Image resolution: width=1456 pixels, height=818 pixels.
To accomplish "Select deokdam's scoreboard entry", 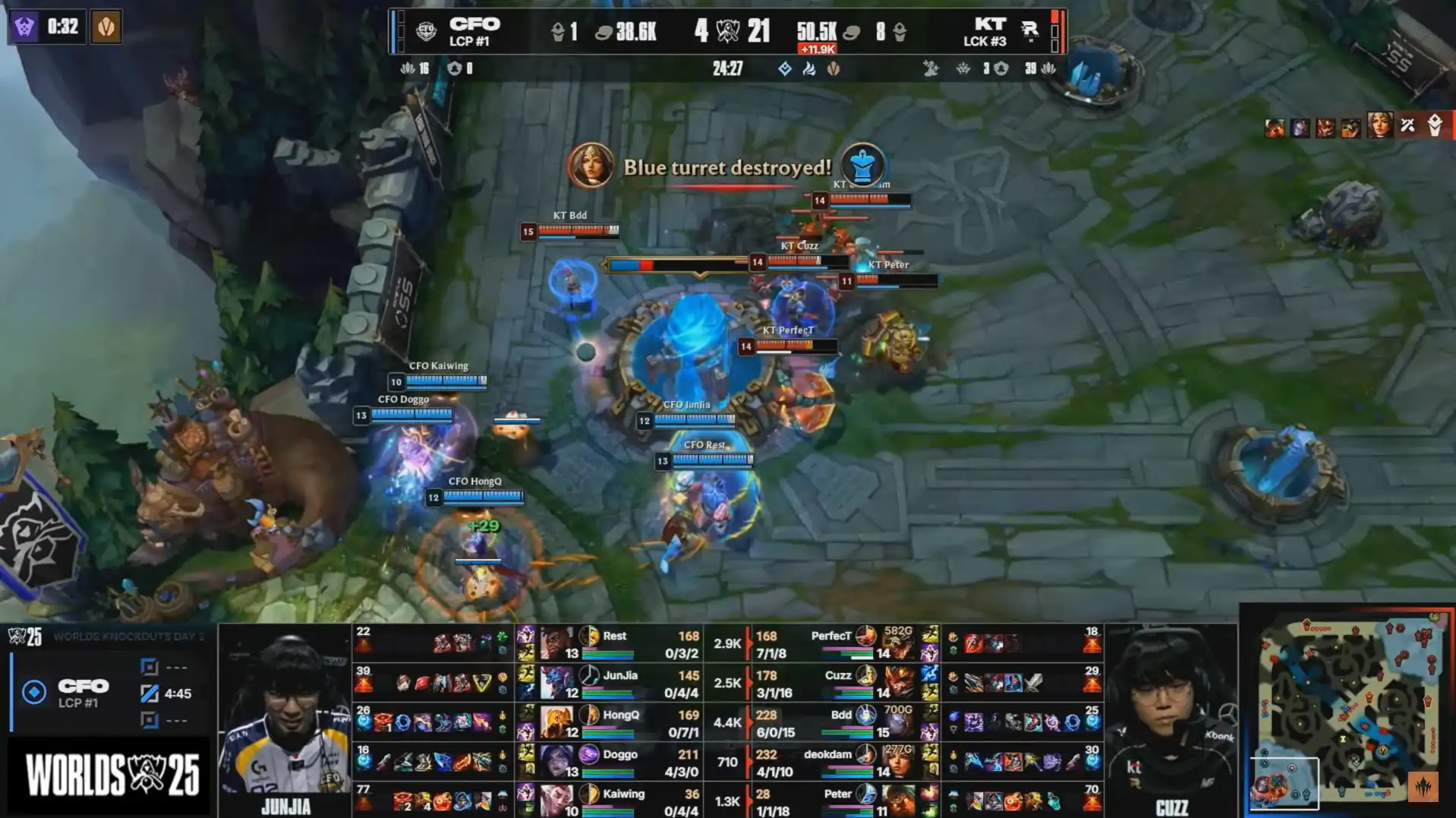I will coord(841,762).
